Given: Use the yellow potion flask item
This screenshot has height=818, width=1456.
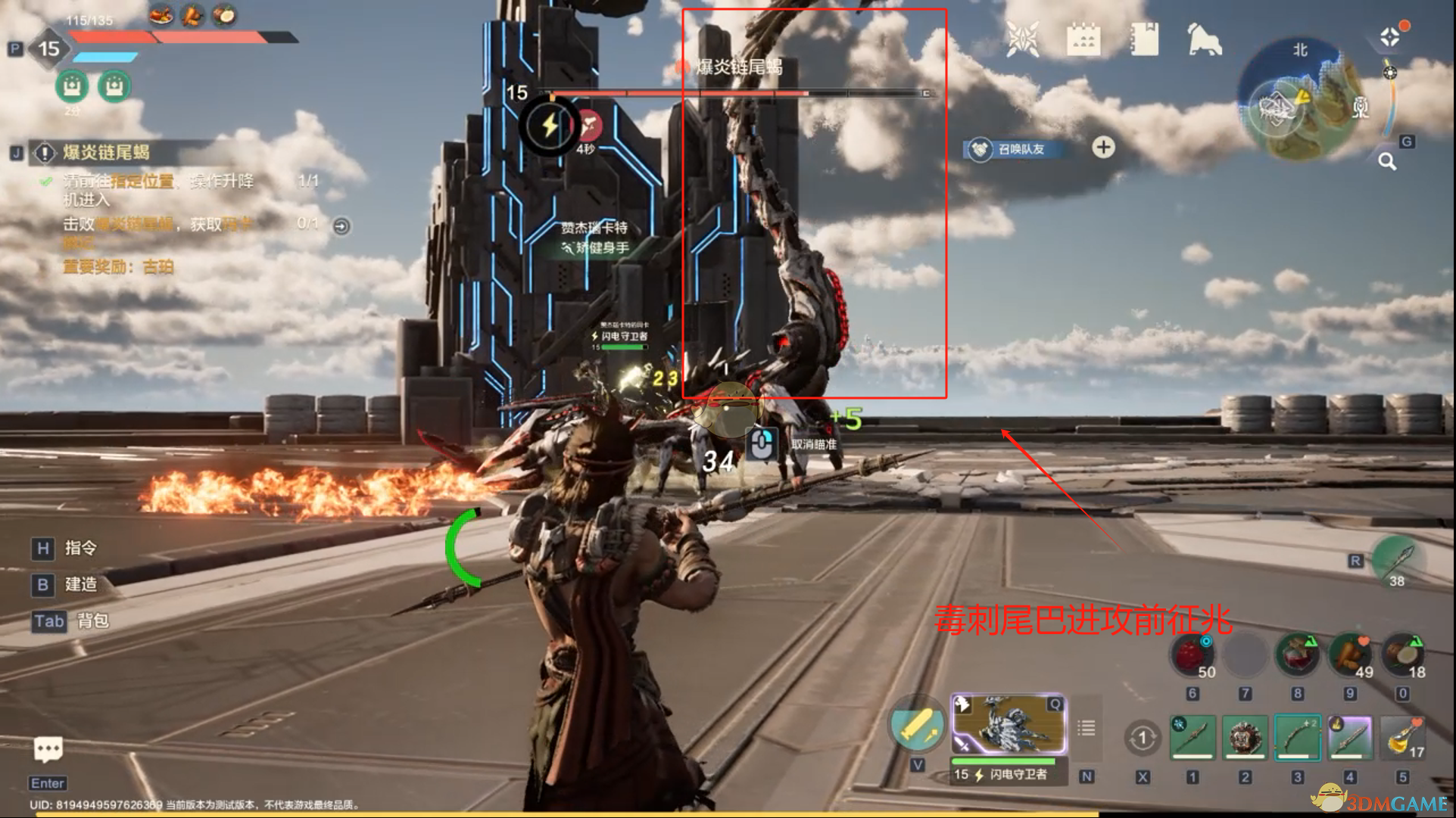Looking at the screenshot, I should coord(1403,737).
